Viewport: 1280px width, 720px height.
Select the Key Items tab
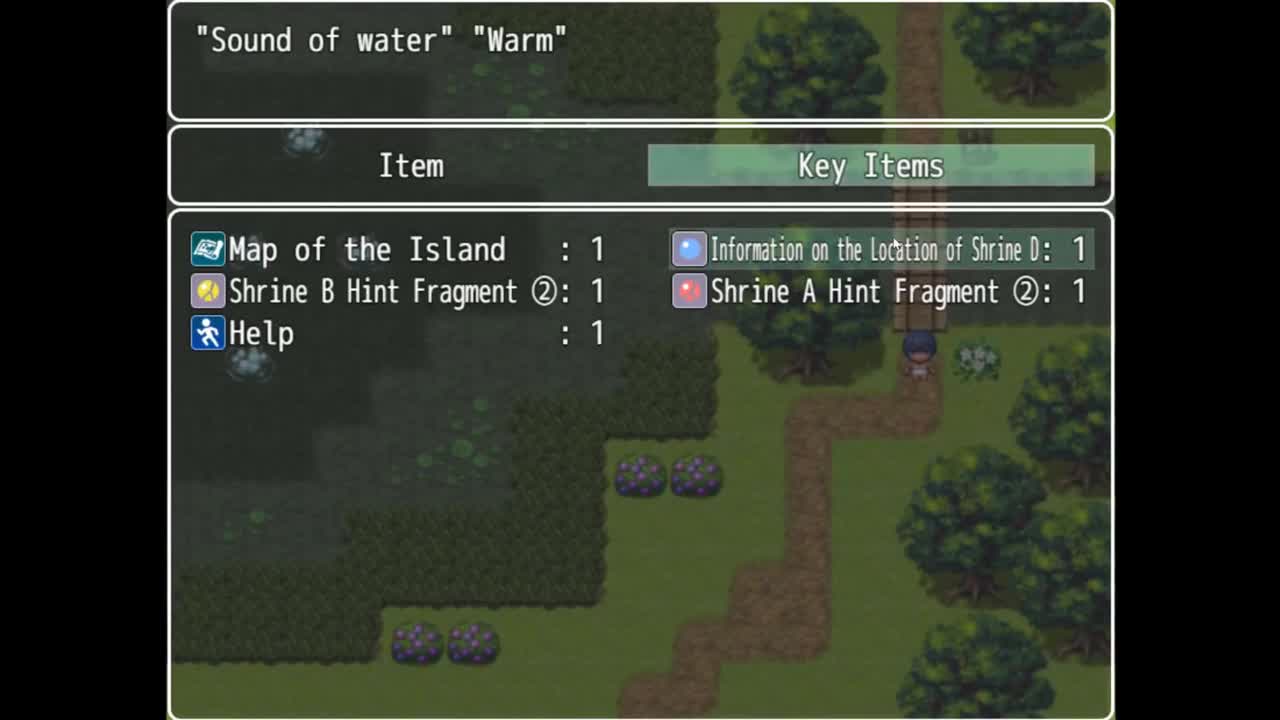(870, 166)
